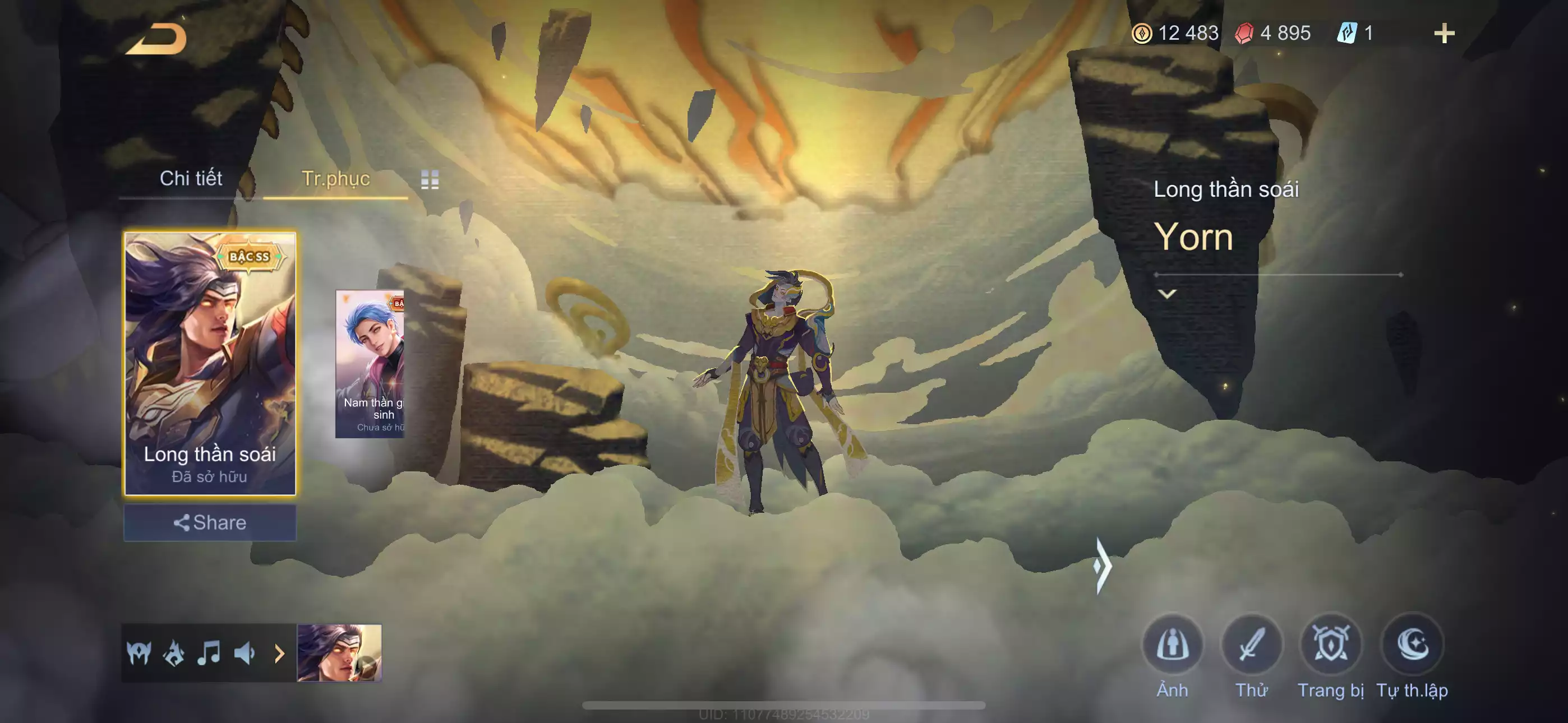Choose the Nam thần skin card
1568x723 pixels.
pyautogui.click(x=370, y=363)
